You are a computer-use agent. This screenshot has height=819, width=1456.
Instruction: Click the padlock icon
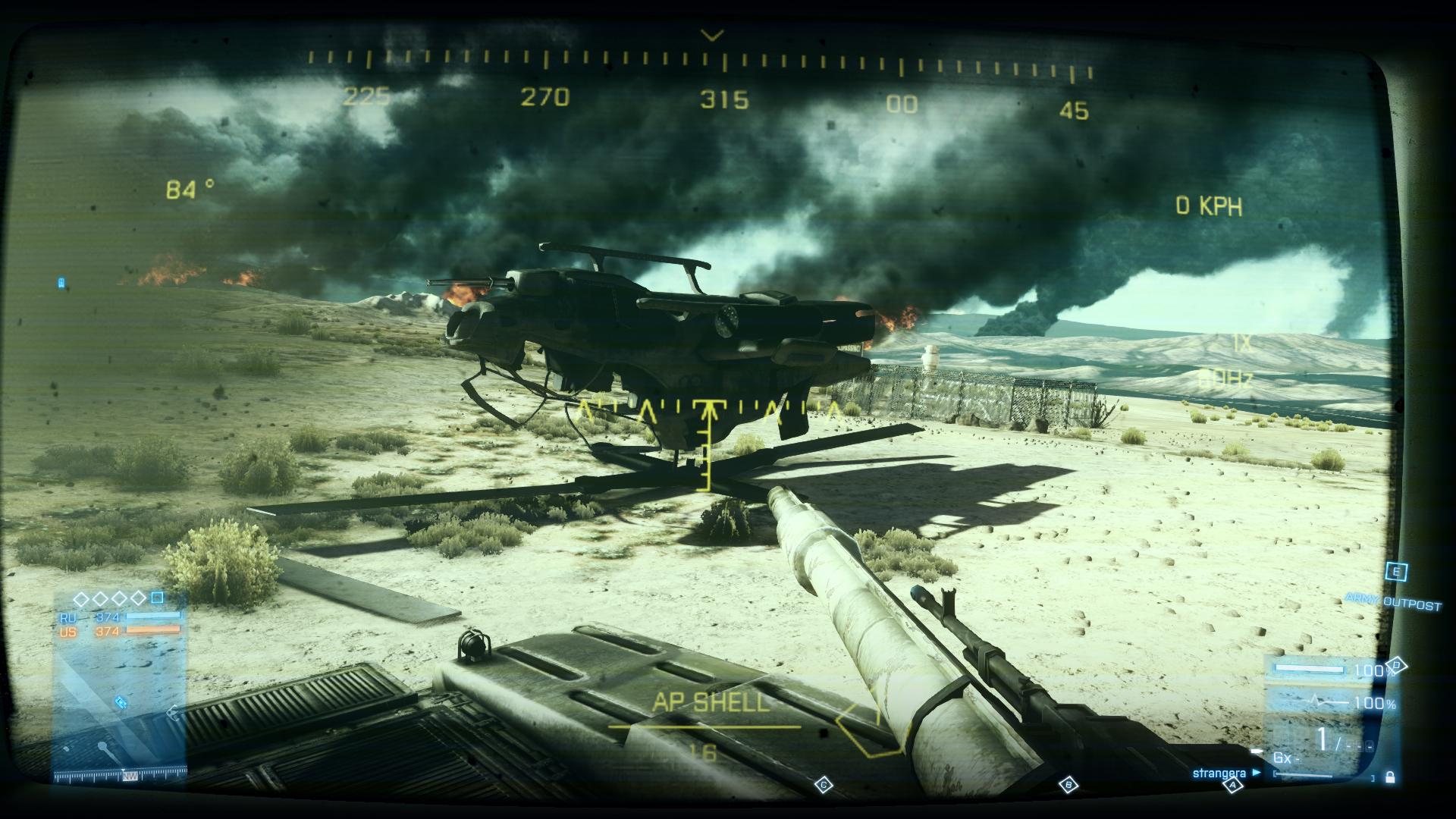click(x=1389, y=777)
